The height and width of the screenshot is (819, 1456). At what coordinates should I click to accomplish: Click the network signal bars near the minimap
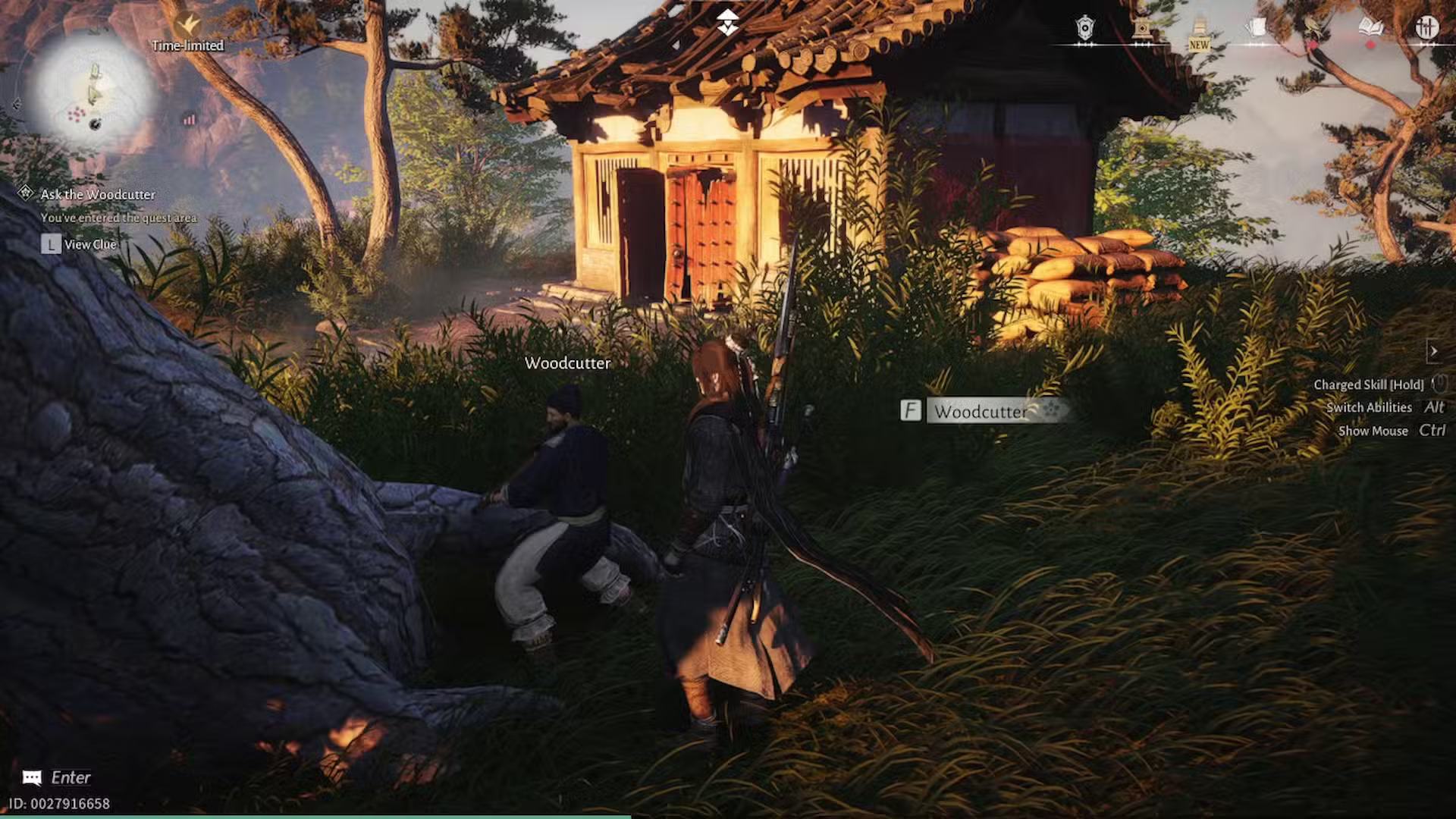point(190,118)
